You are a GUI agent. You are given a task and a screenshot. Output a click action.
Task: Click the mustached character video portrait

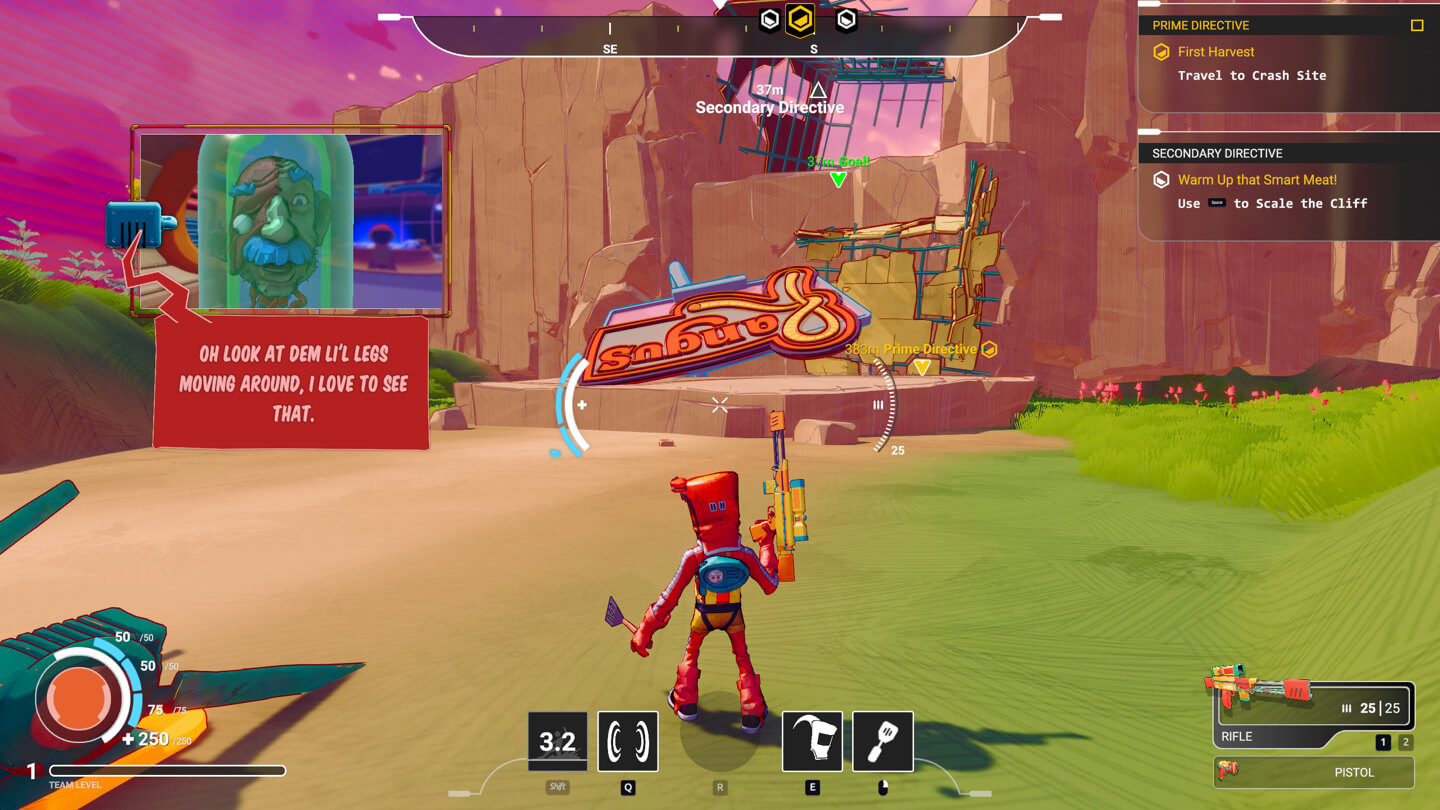(x=291, y=221)
